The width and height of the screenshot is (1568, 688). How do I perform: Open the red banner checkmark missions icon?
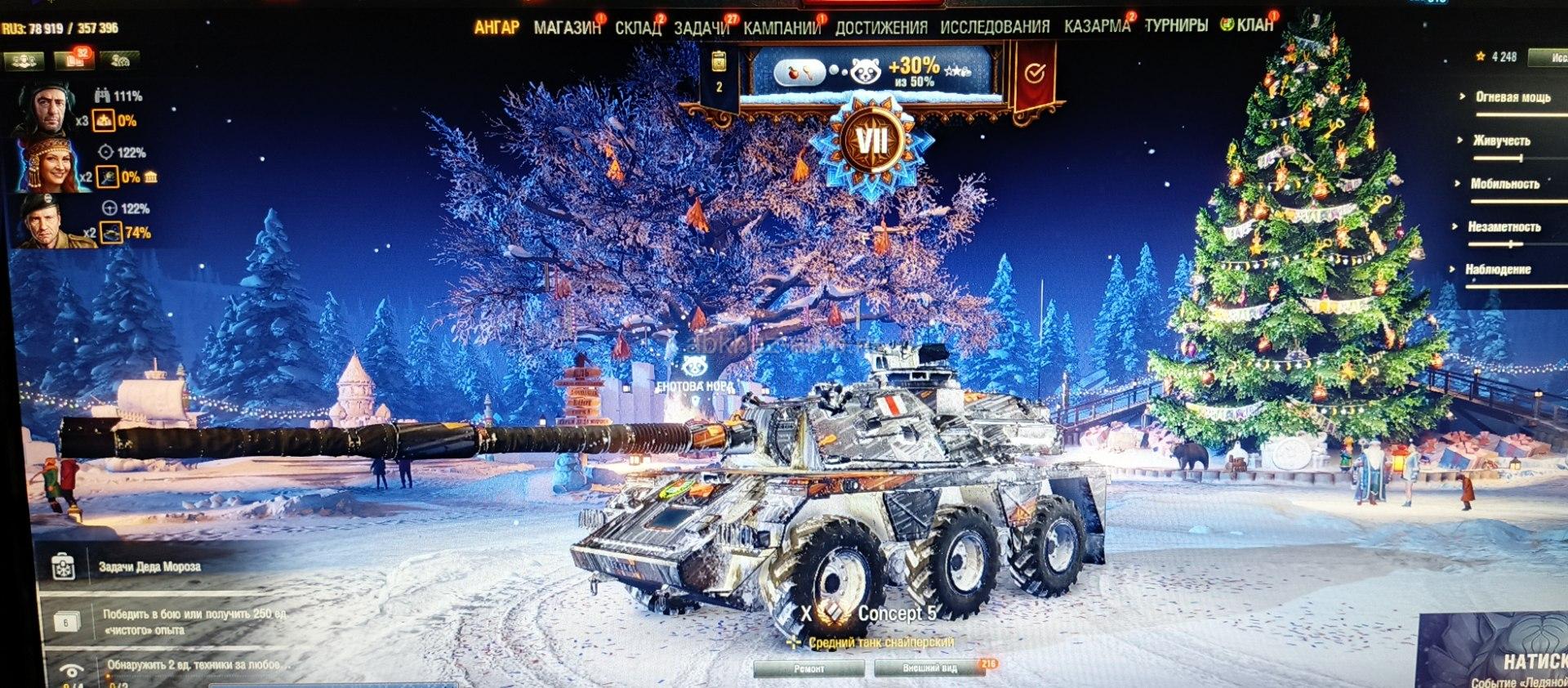tap(1035, 75)
